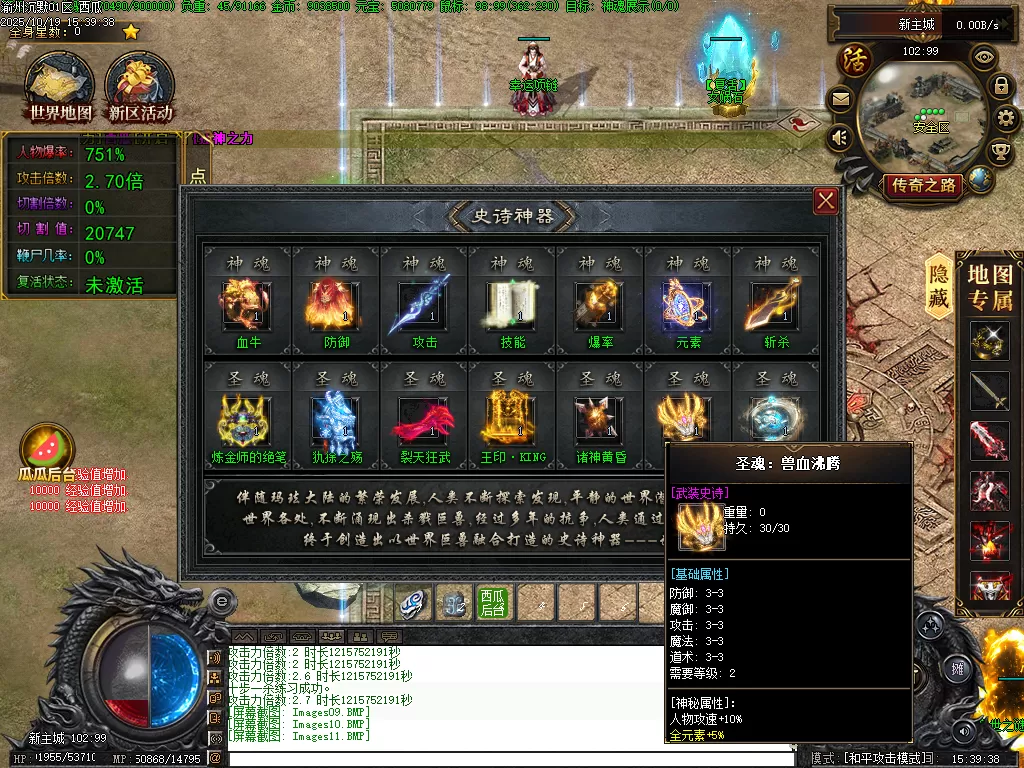This screenshot has height=768, width=1024.
Task: Choose the 攻击 神魂 blade slot
Action: point(424,306)
